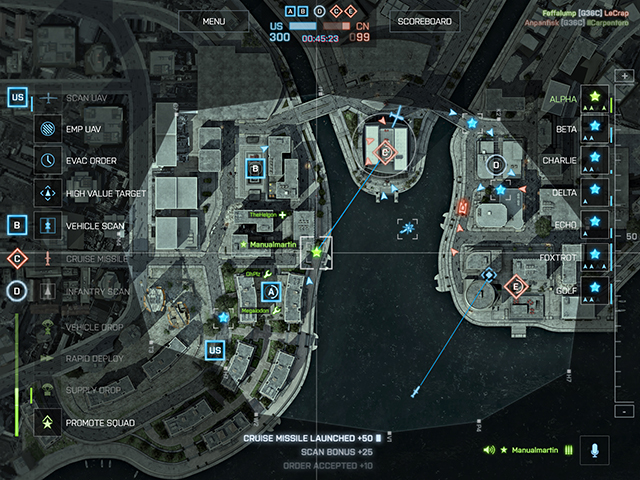Click capture point E on the map
The width and height of the screenshot is (640, 480).
[x=516, y=287]
